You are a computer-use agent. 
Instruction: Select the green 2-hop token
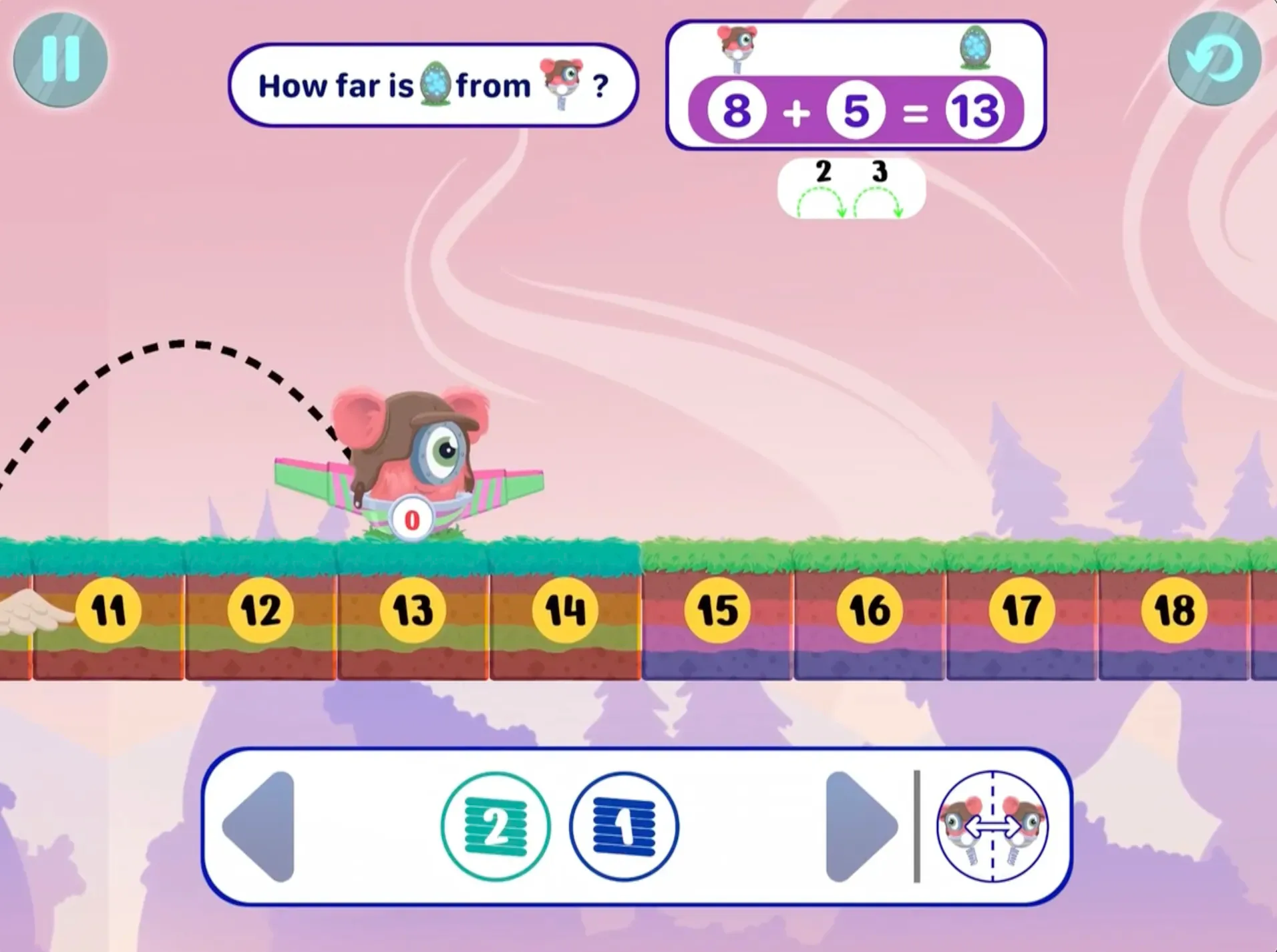(x=495, y=826)
